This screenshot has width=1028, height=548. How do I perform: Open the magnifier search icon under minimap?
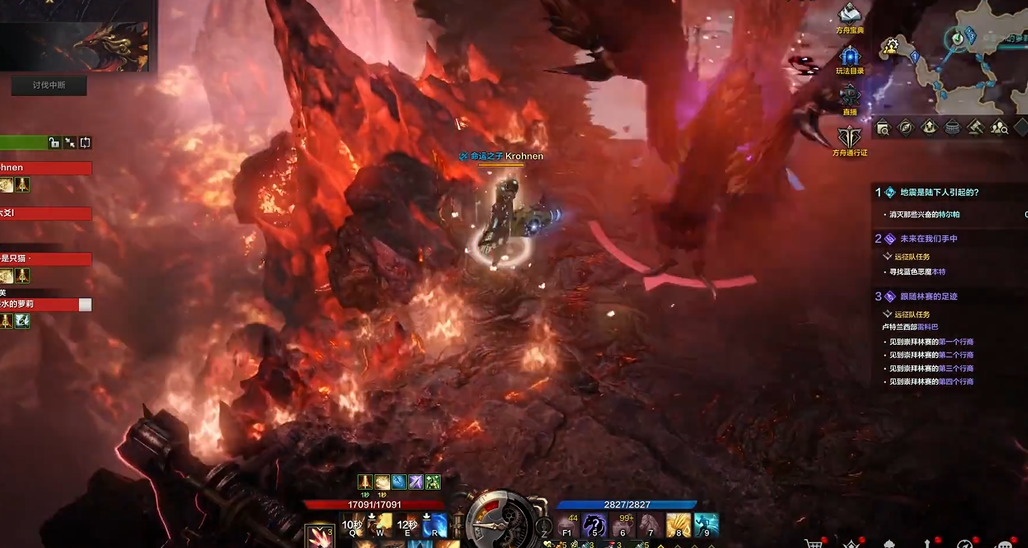tap(883, 127)
